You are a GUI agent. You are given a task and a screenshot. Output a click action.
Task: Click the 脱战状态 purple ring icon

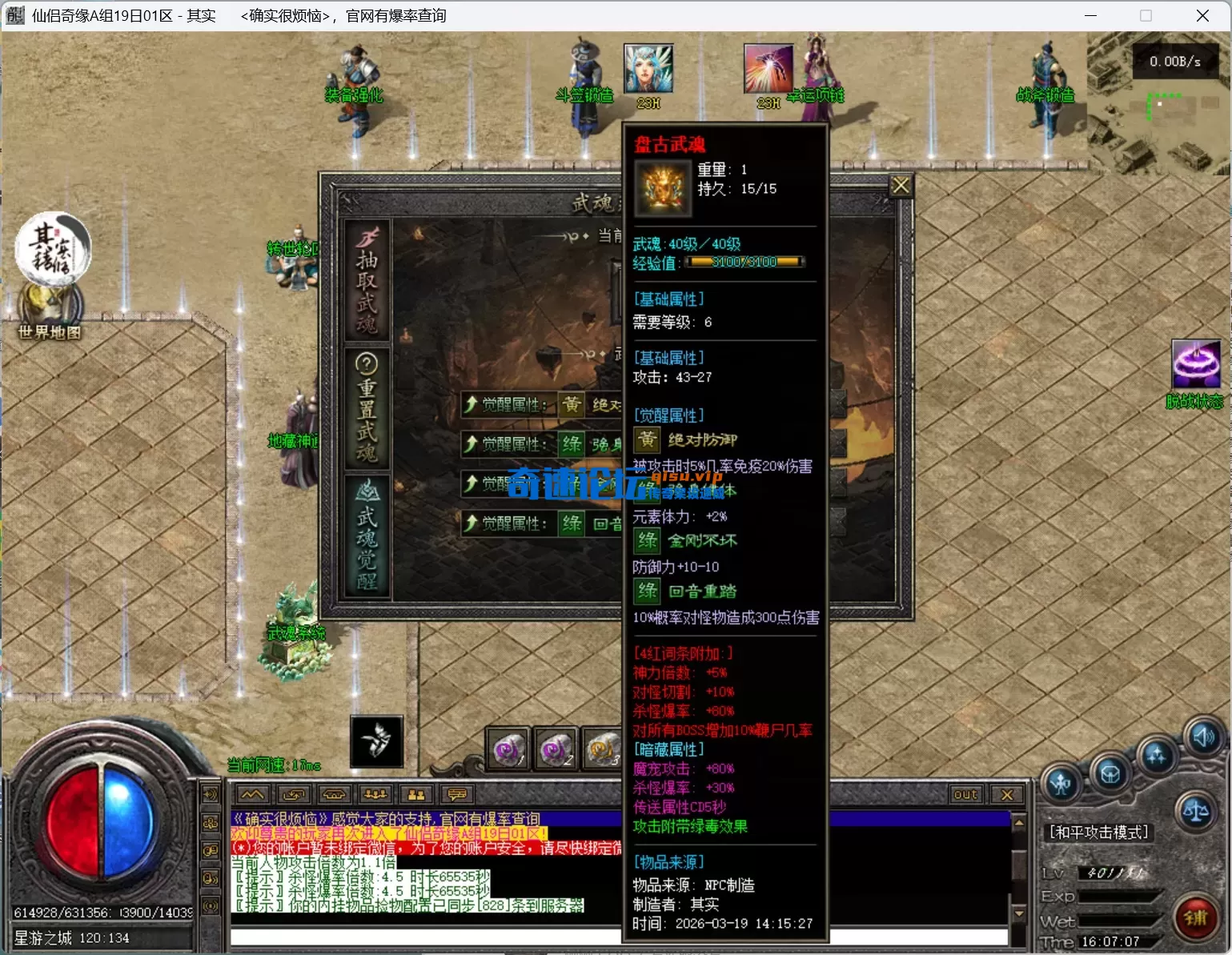tap(1195, 364)
